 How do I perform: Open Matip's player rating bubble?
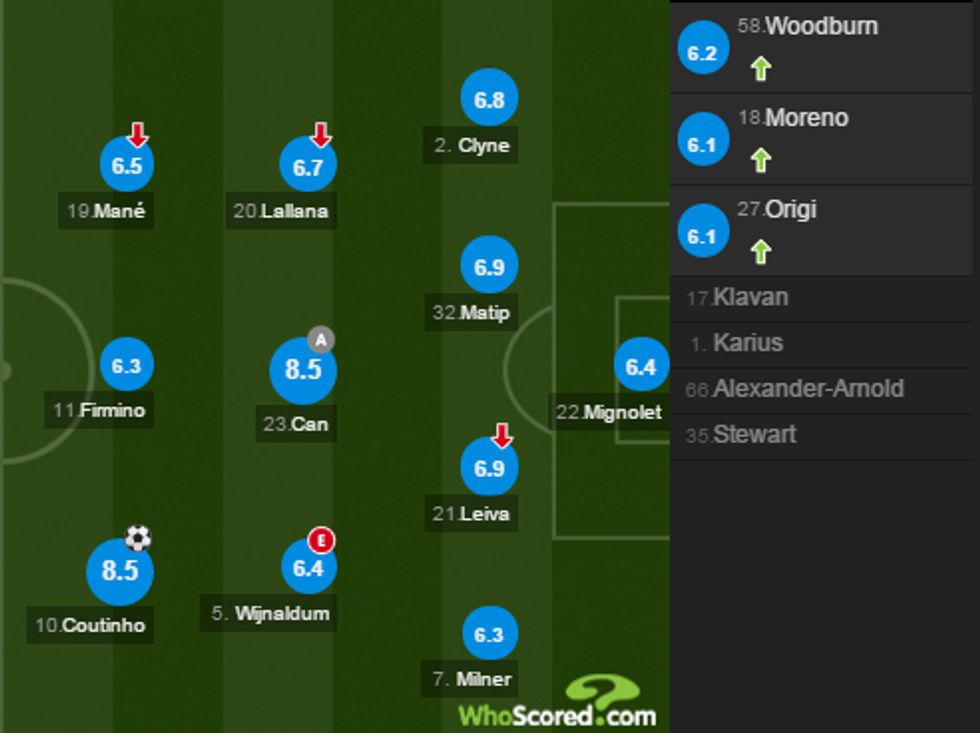coord(489,268)
